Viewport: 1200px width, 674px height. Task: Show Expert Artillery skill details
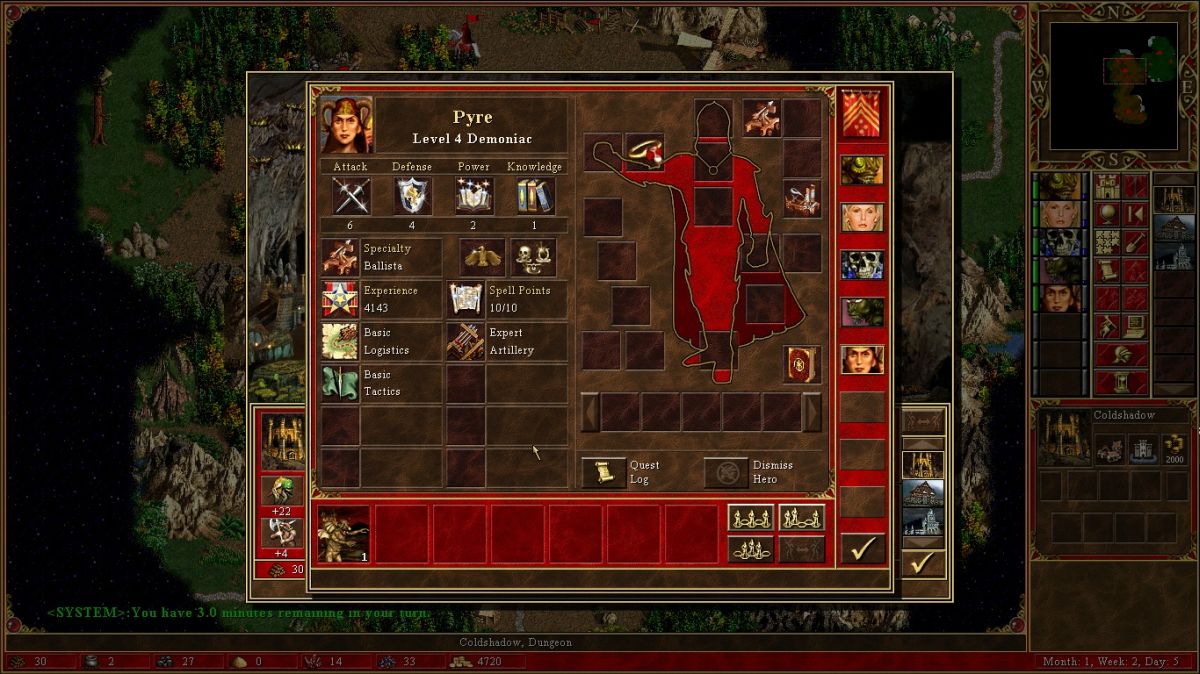[466, 341]
